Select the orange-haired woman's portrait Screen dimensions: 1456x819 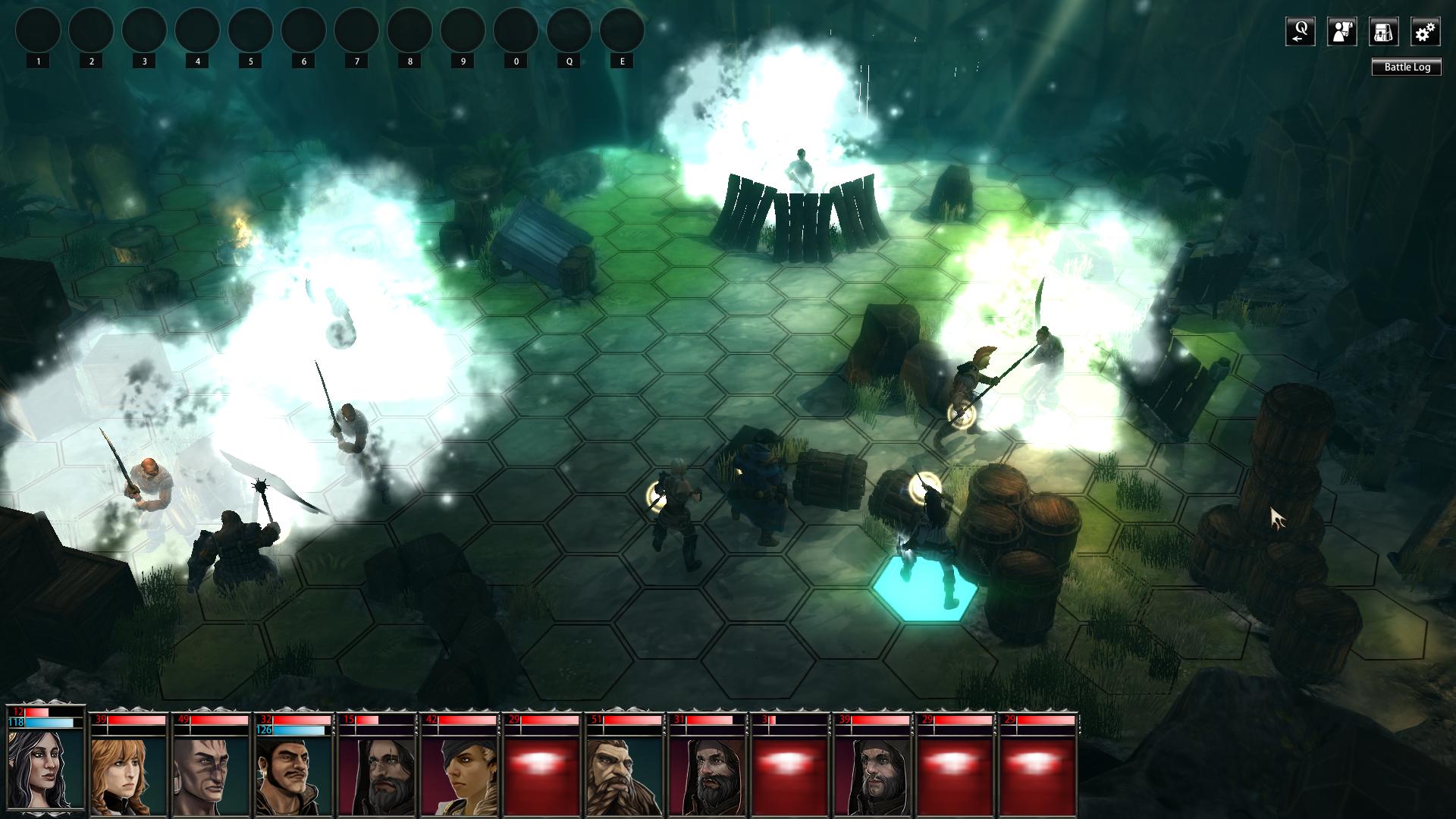128,775
